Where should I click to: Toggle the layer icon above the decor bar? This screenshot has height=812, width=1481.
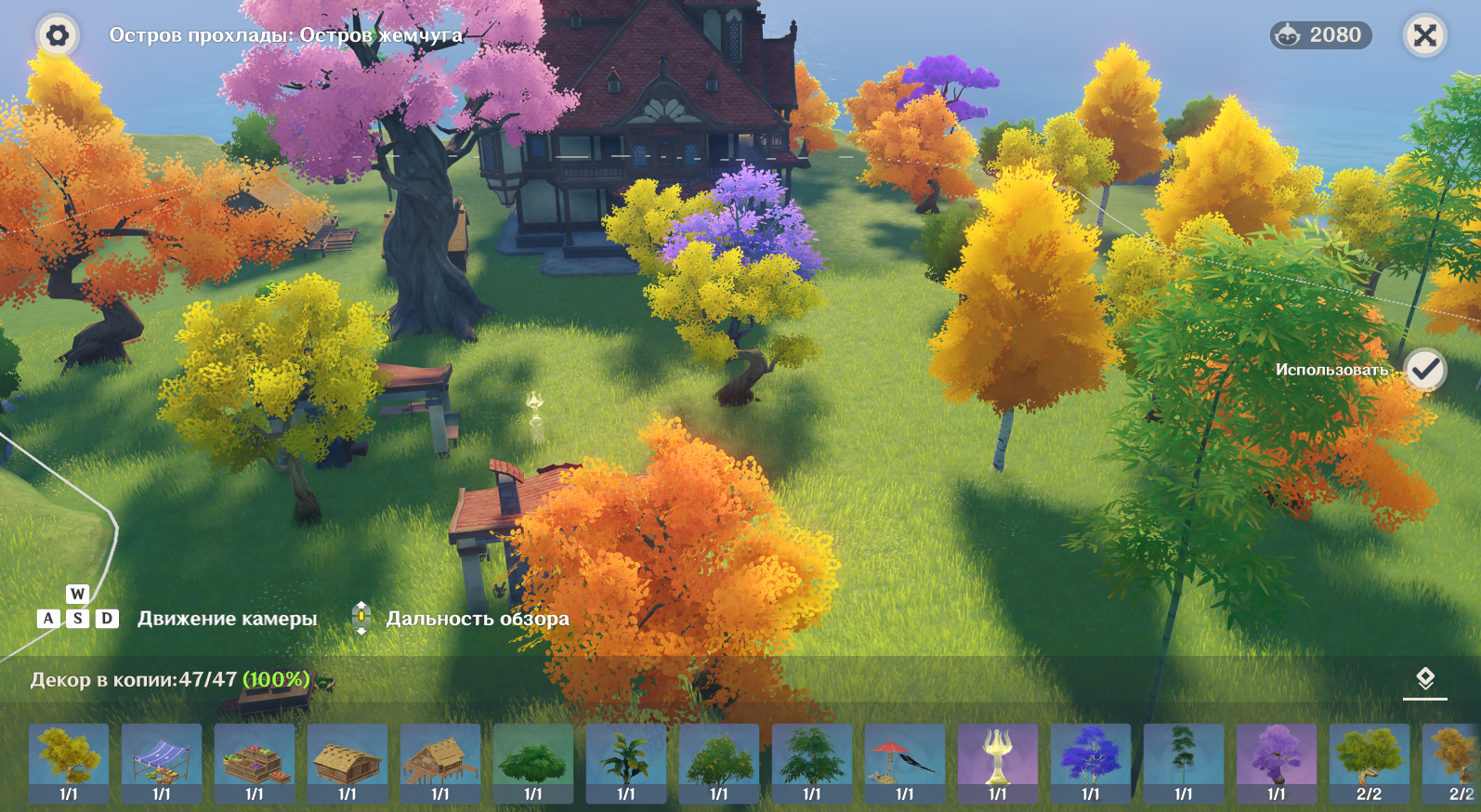point(1424,679)
